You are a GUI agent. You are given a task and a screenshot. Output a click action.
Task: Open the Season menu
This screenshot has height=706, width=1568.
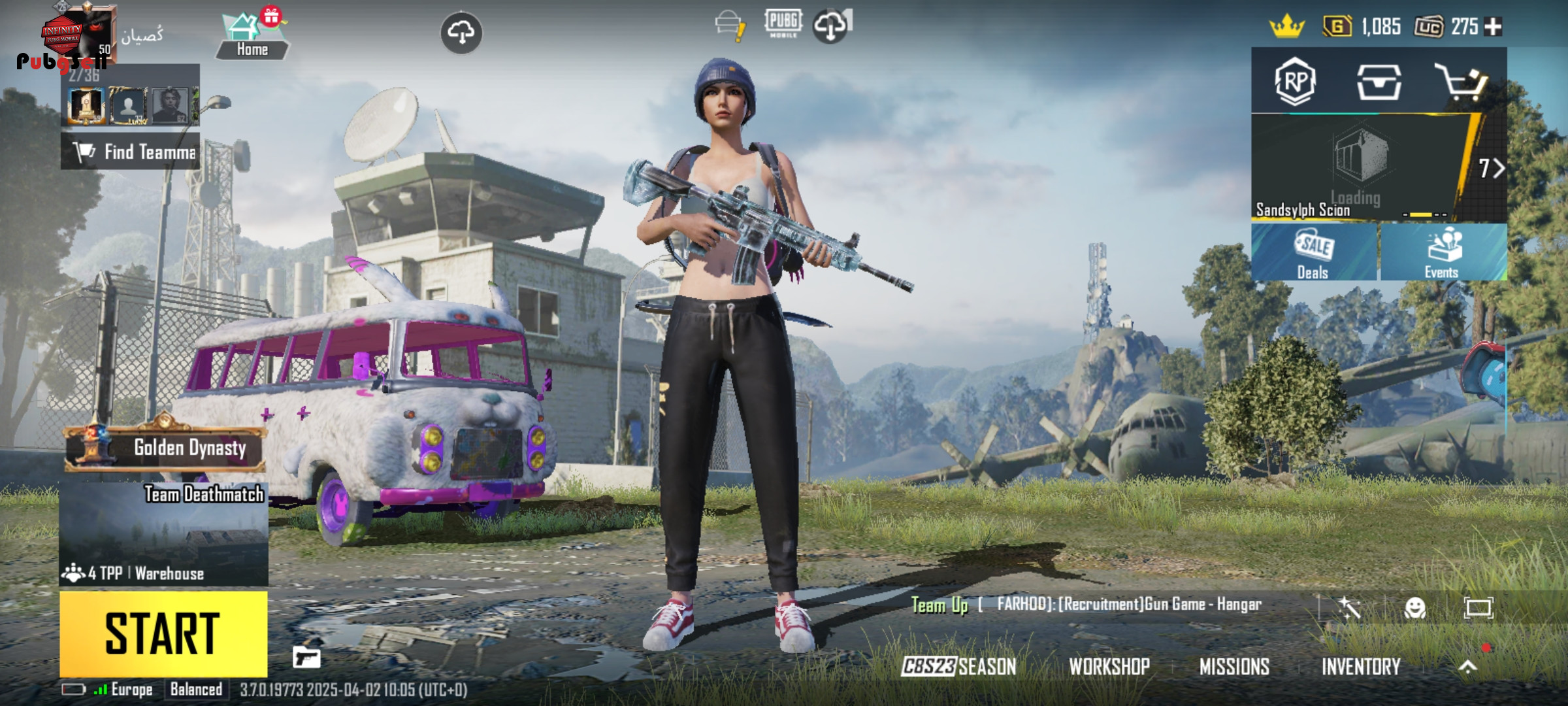tap(958, 666)
